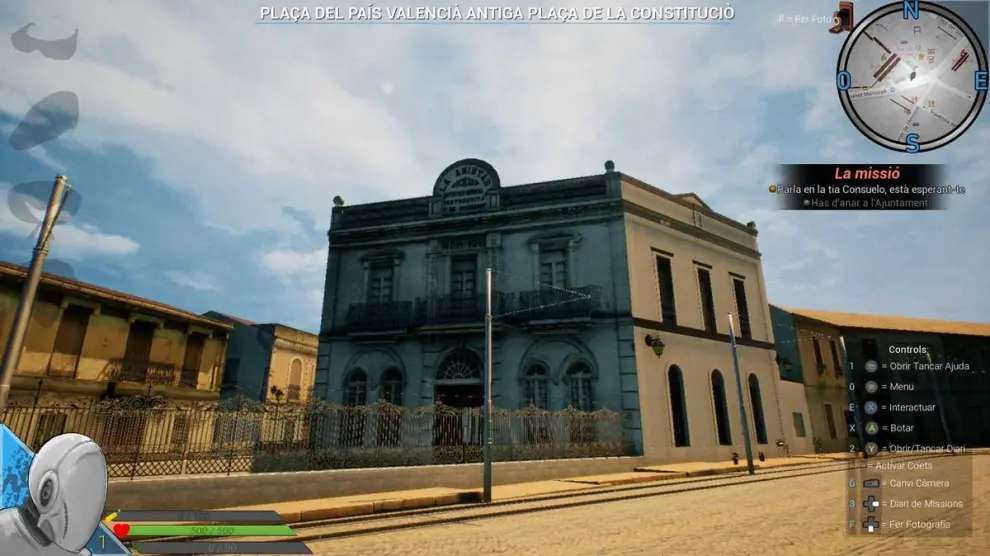Click the circular compass minimap
Image resolution: width=990 pixels, height=556 pixels.
tap(911, 76)
